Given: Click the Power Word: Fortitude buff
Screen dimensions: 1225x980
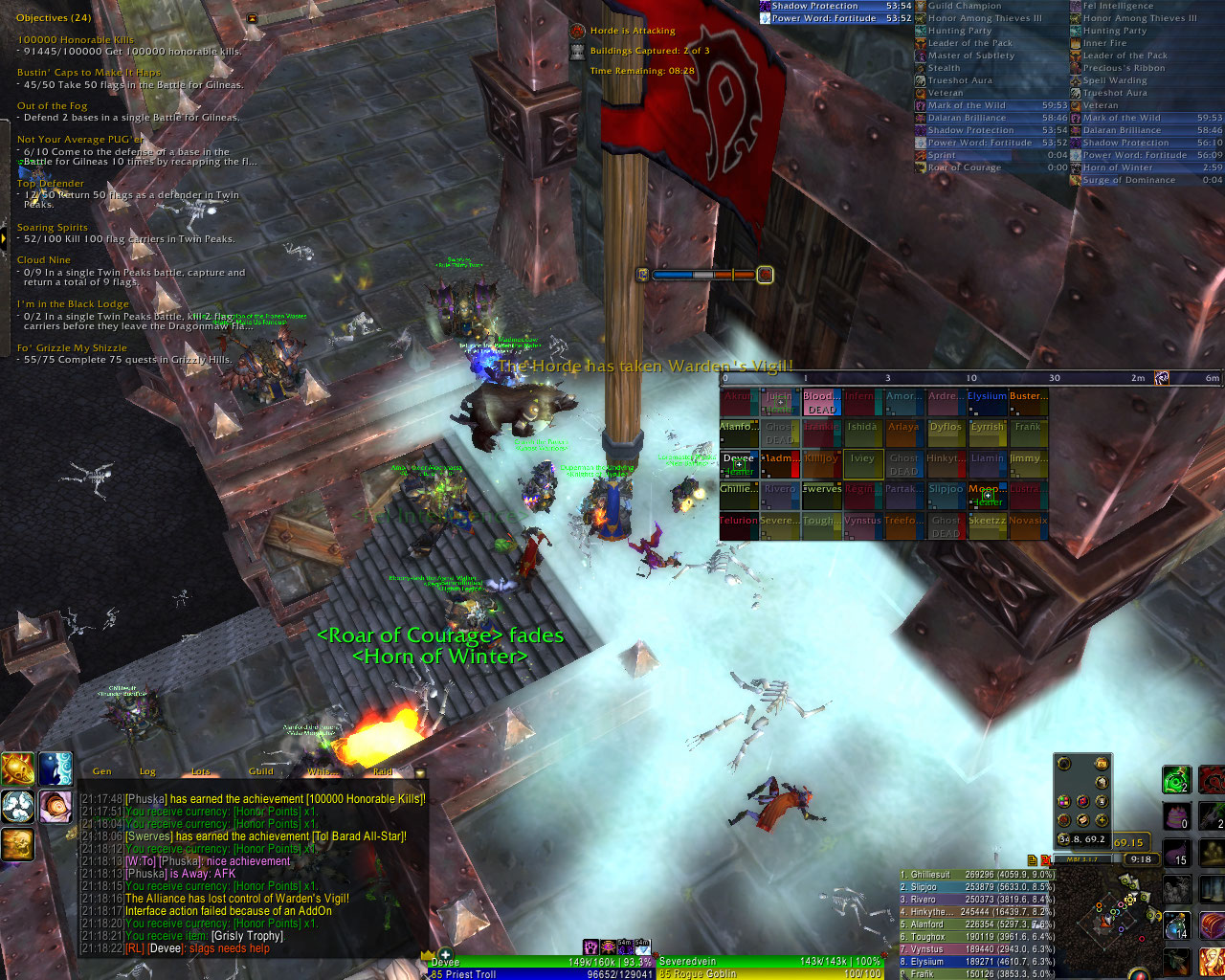Looking at the screenshot, I should coord(823,18).
